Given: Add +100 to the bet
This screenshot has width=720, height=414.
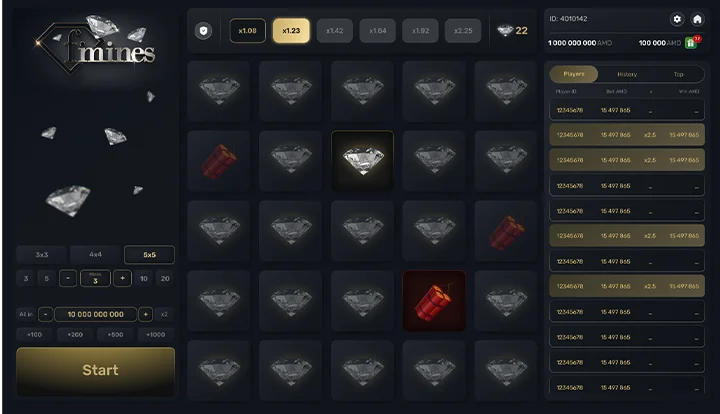Looking at the screenshot, I should click(34, 334).
